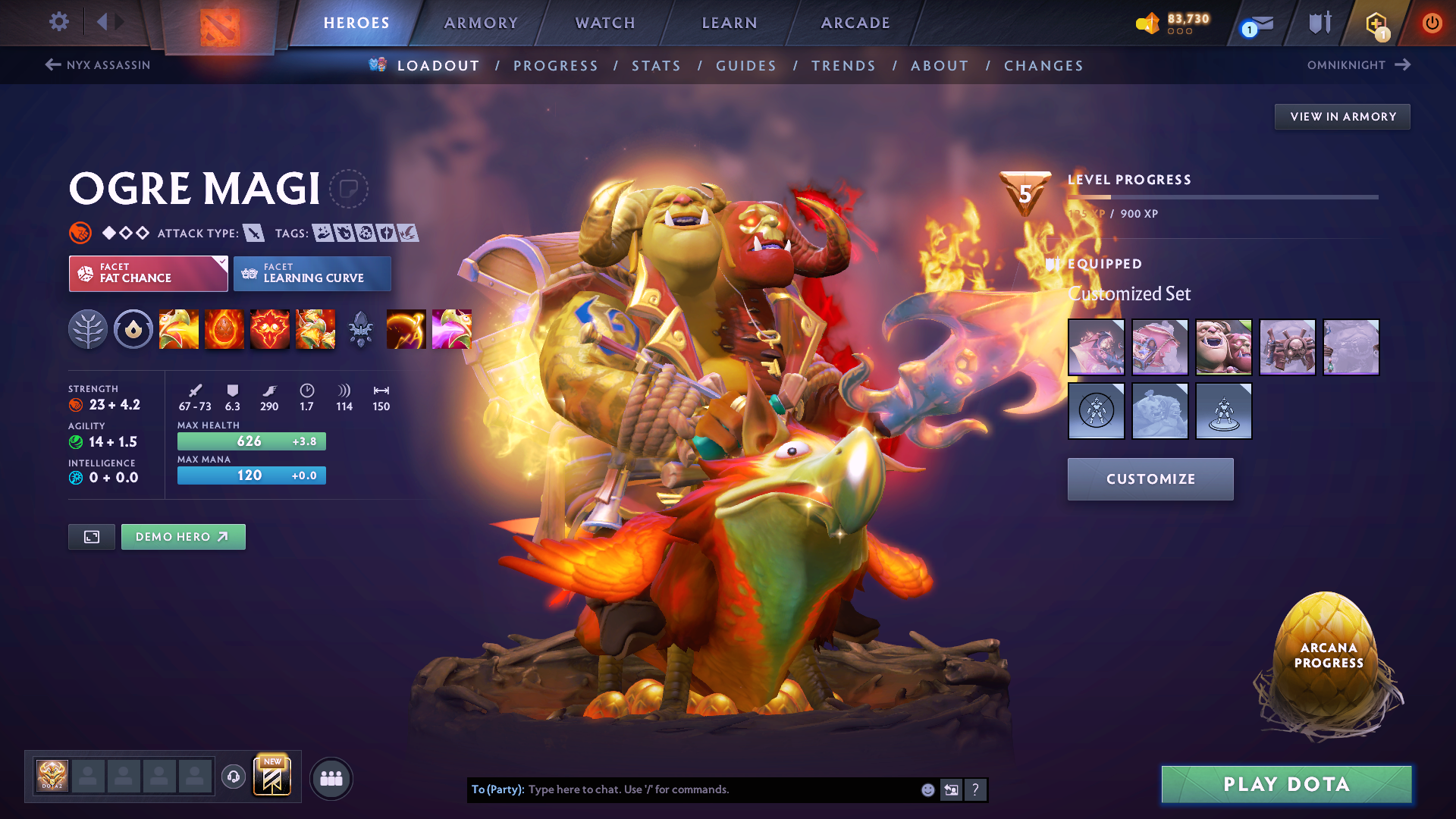Image resolution: width=1456 pixels, height=819 pixels.
Task: Select the innate ability icon
Action: (x=133, y=329)
